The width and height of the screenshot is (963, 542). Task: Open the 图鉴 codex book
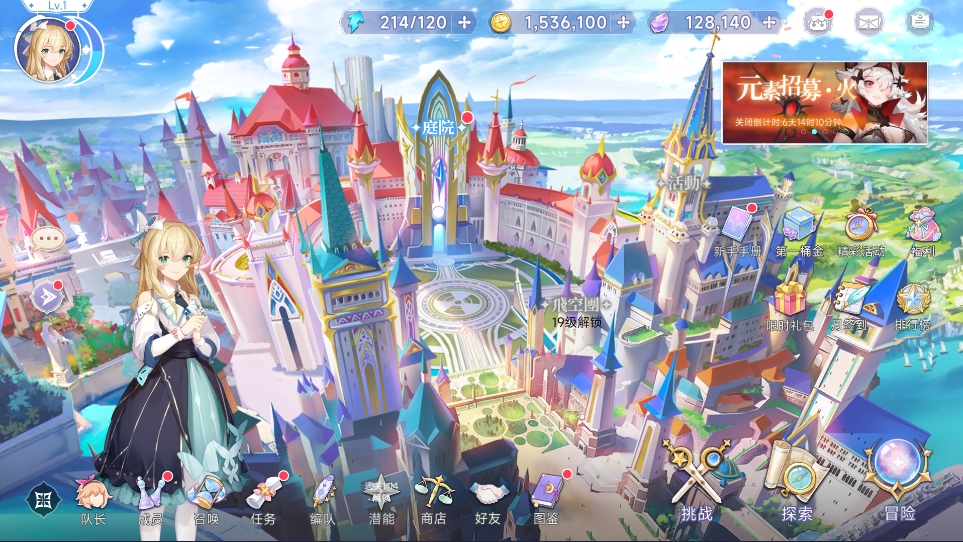tap(547, 497)
